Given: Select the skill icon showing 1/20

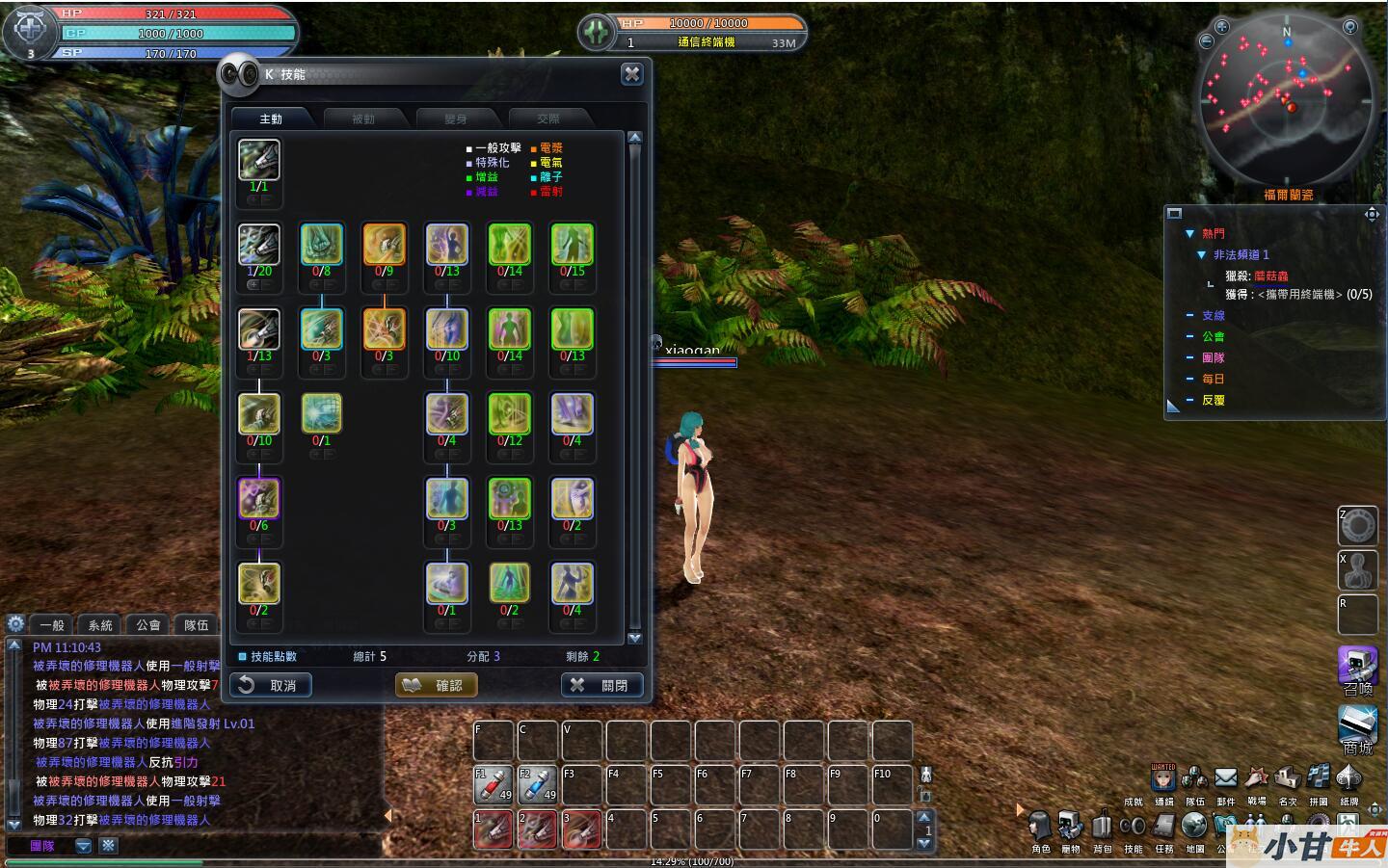Looking at the screenshot, I should pyautogui.click(x=259, y=245).
